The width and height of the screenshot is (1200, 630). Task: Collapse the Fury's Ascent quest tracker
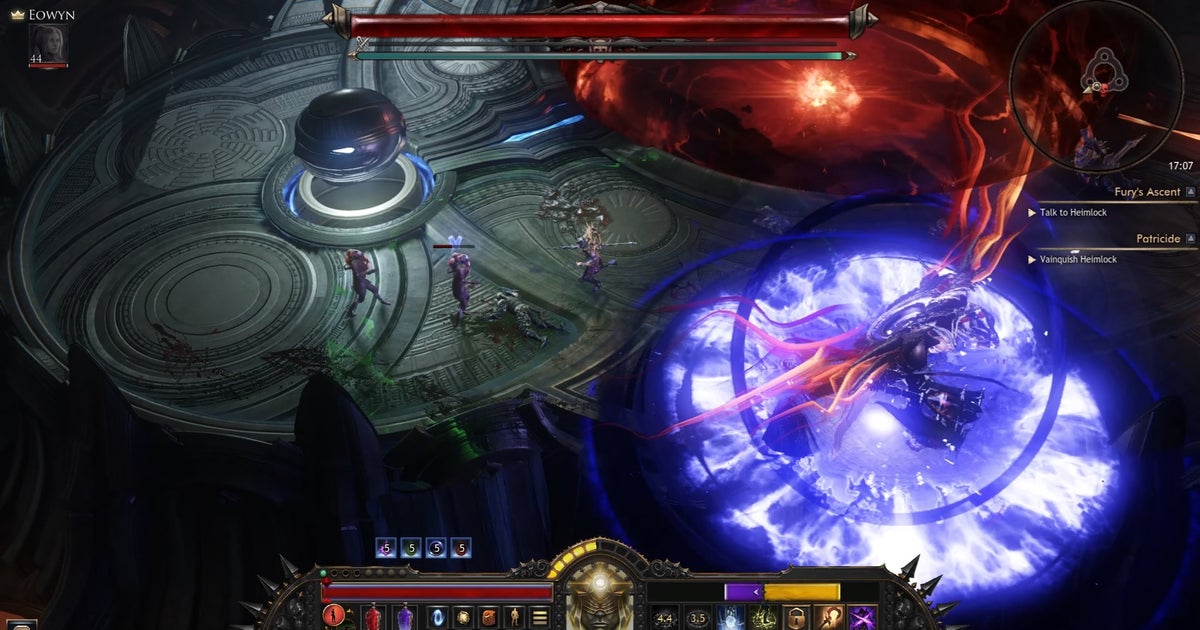coord(1190,191)
